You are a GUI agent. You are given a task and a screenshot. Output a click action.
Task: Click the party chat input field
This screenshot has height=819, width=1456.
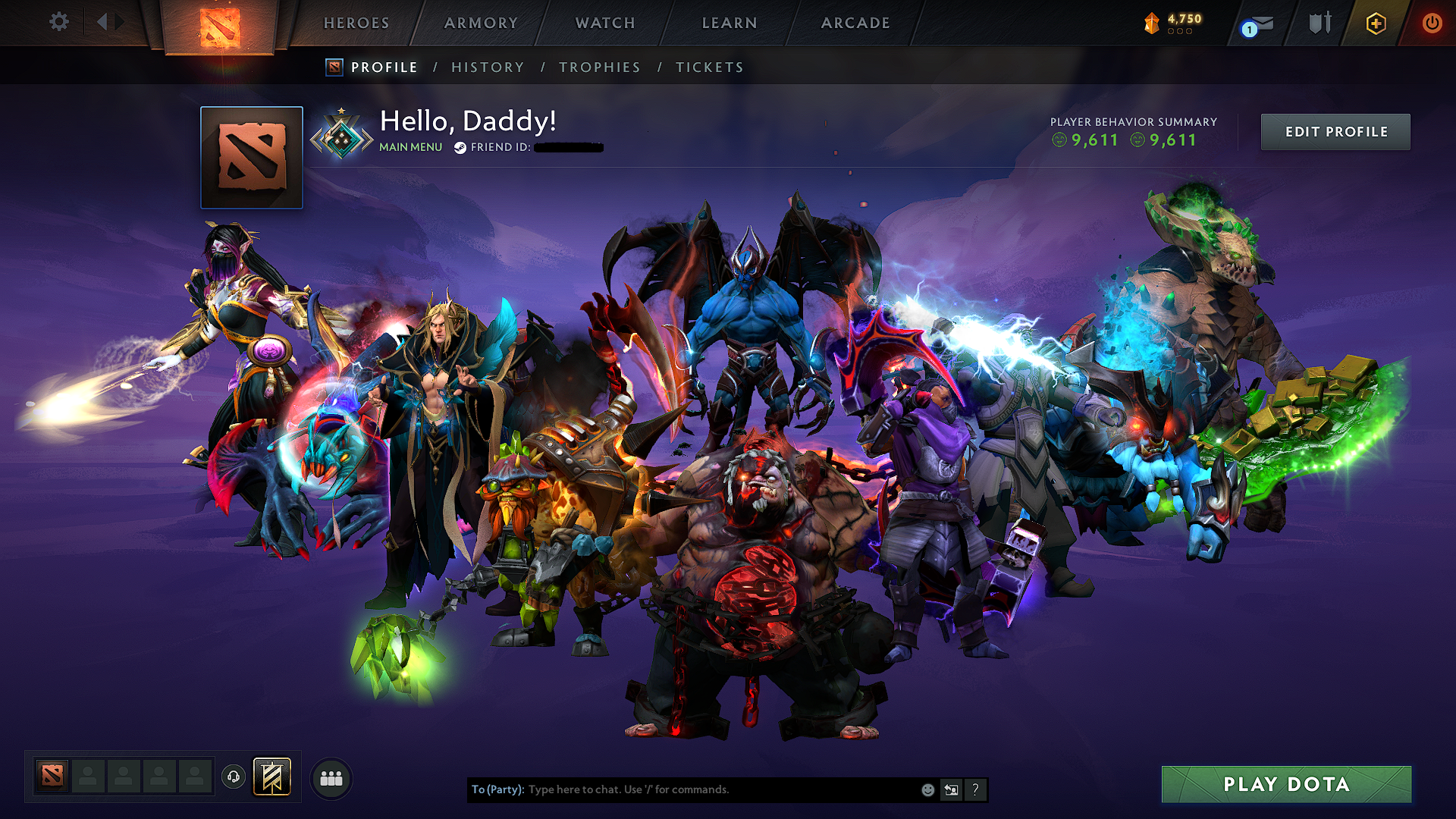pos(682,789)
